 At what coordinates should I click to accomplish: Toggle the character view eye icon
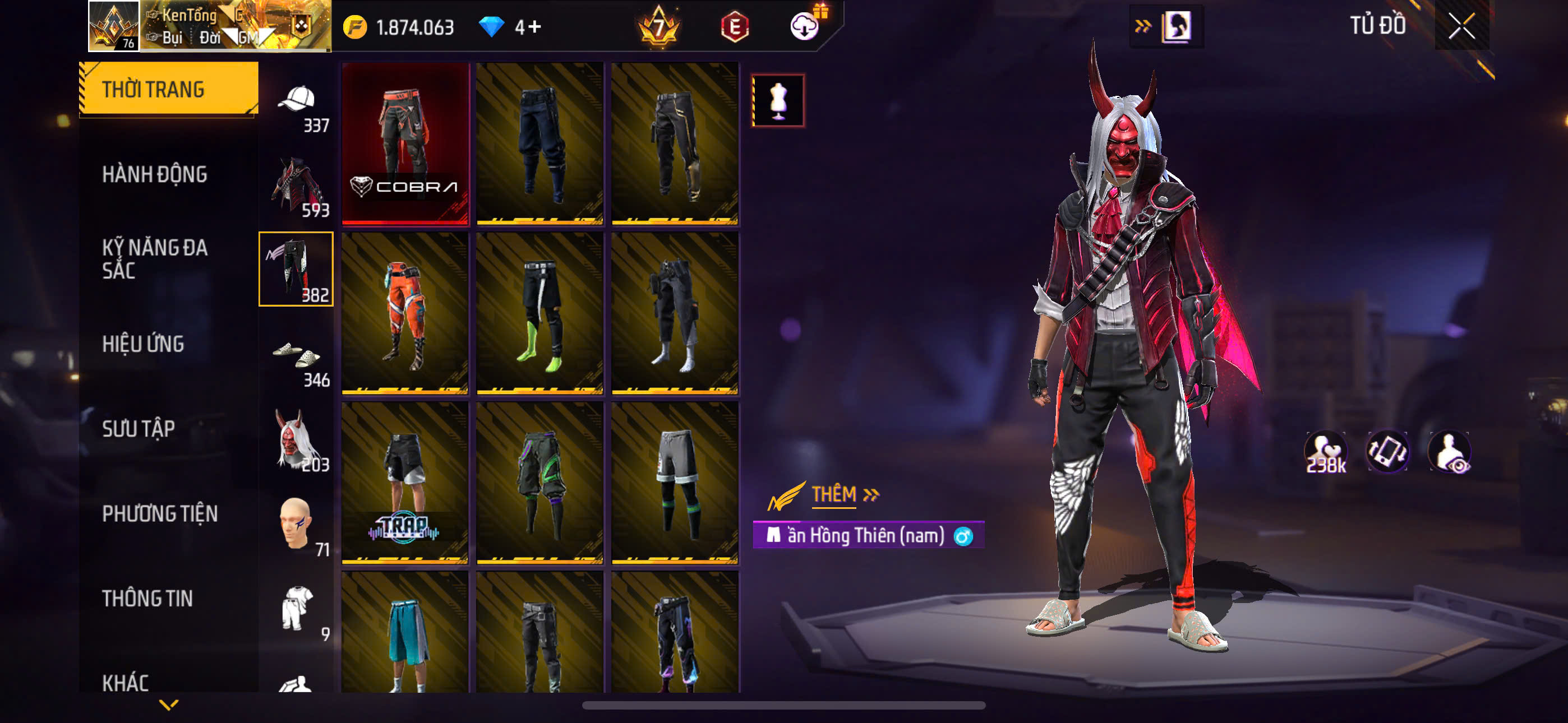click(x=1449, y=452)
